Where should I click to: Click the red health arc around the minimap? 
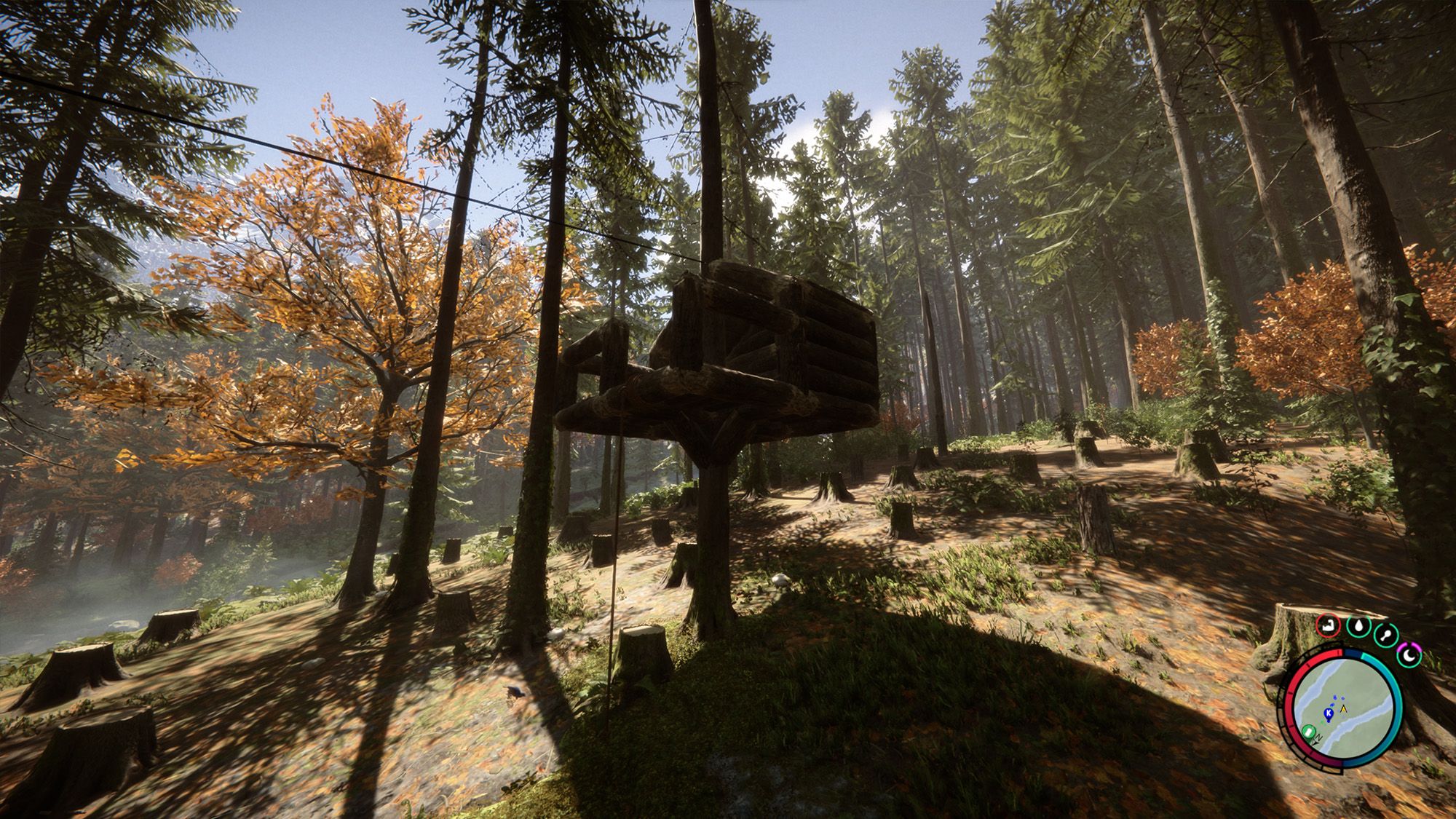tap(1289, 695)
